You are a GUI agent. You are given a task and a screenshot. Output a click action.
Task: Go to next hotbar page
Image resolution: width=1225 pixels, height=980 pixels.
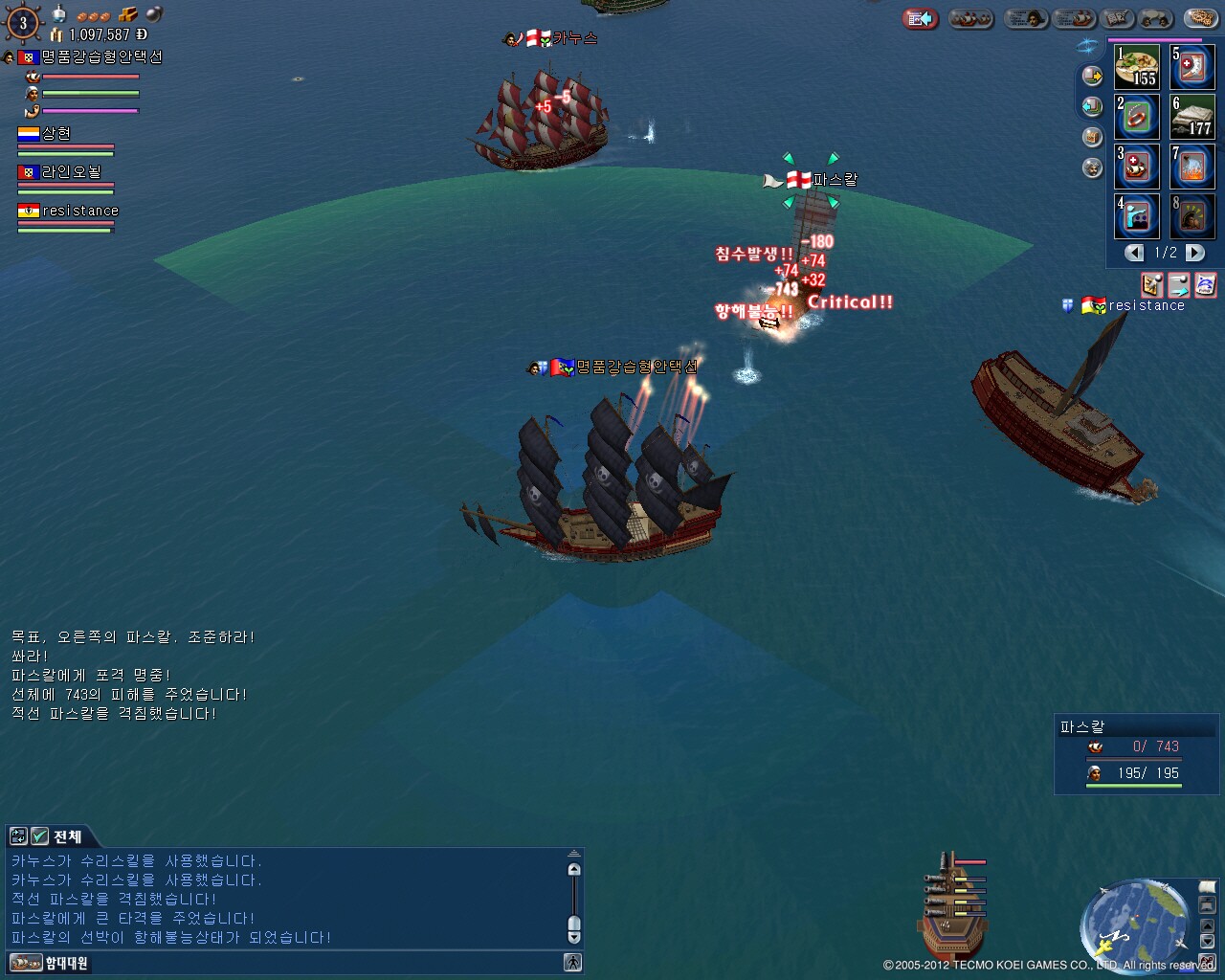tap(1194, 253)
